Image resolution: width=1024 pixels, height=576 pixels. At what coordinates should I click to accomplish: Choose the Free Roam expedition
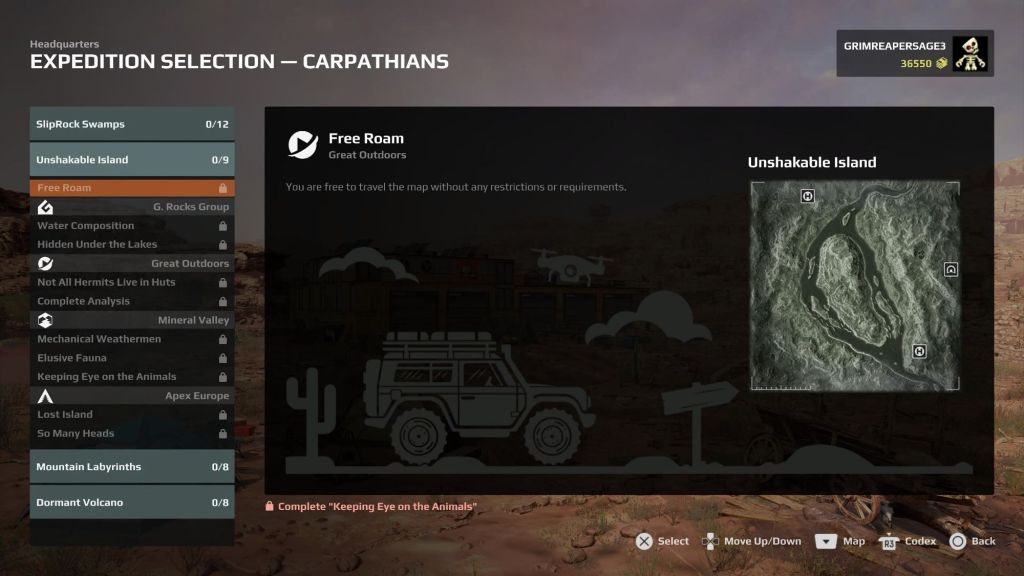pos(132,188)
